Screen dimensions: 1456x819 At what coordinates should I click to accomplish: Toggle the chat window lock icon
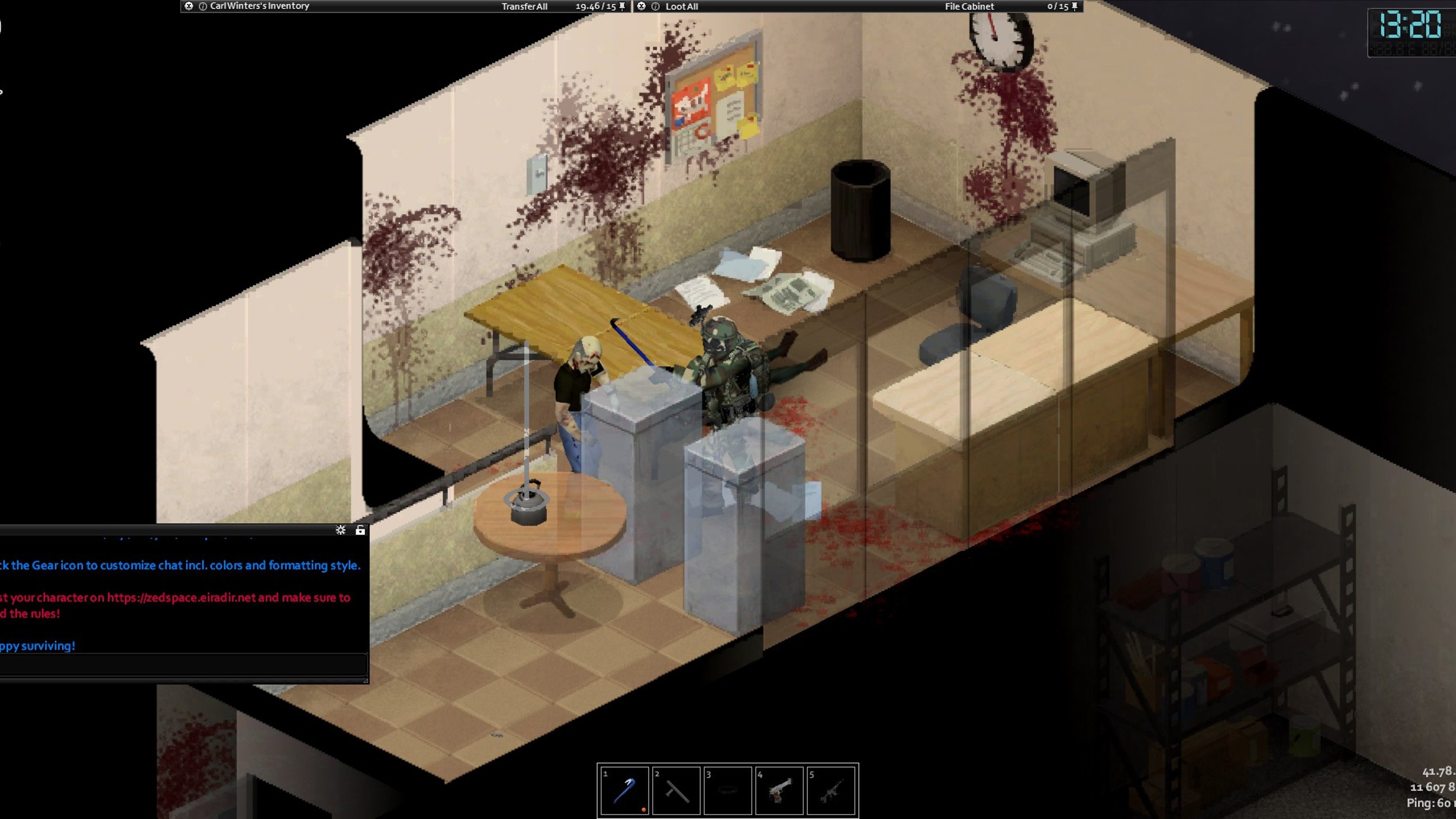[360, 529]
